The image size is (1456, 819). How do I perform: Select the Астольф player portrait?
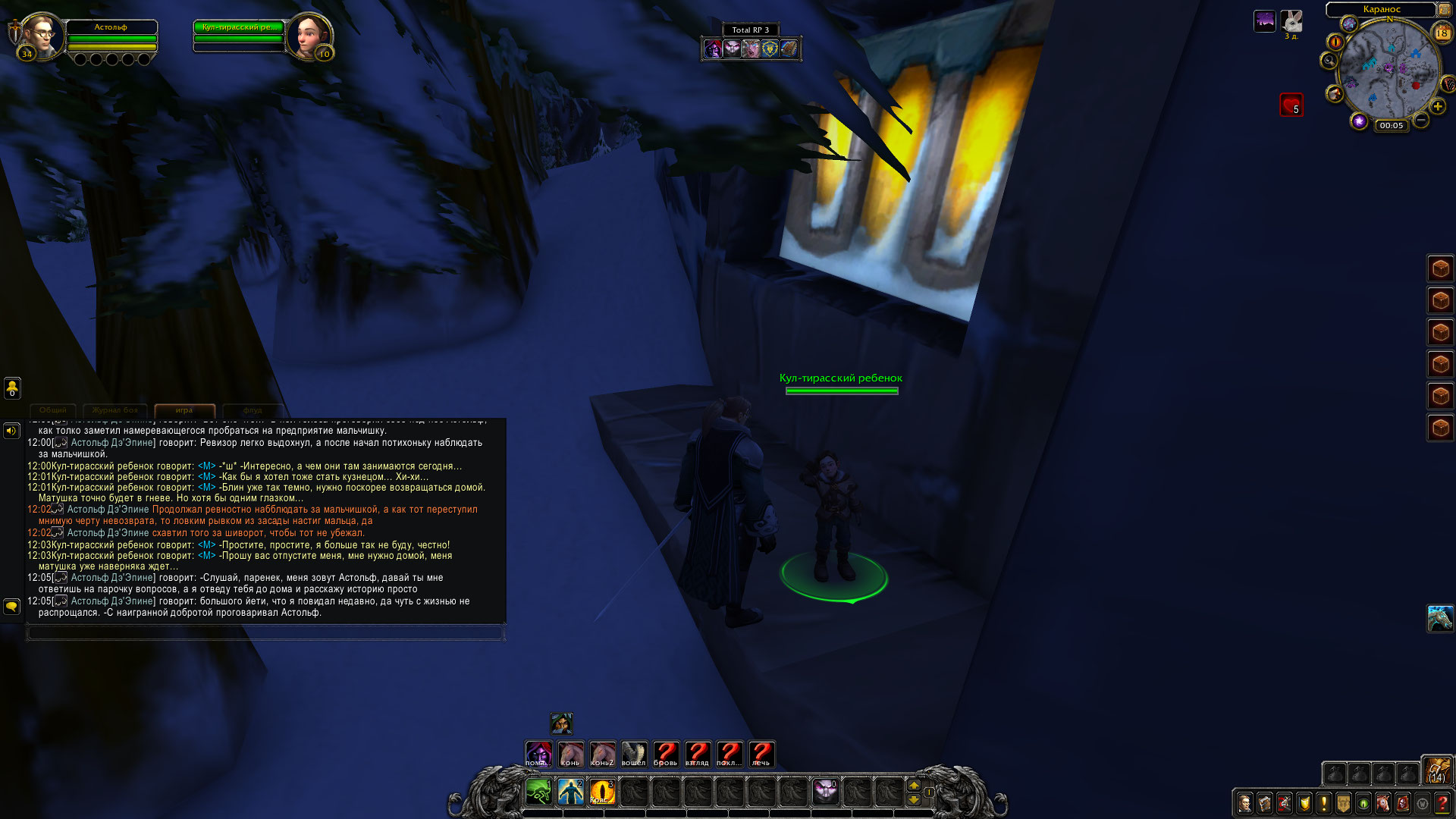pos(42,35)
